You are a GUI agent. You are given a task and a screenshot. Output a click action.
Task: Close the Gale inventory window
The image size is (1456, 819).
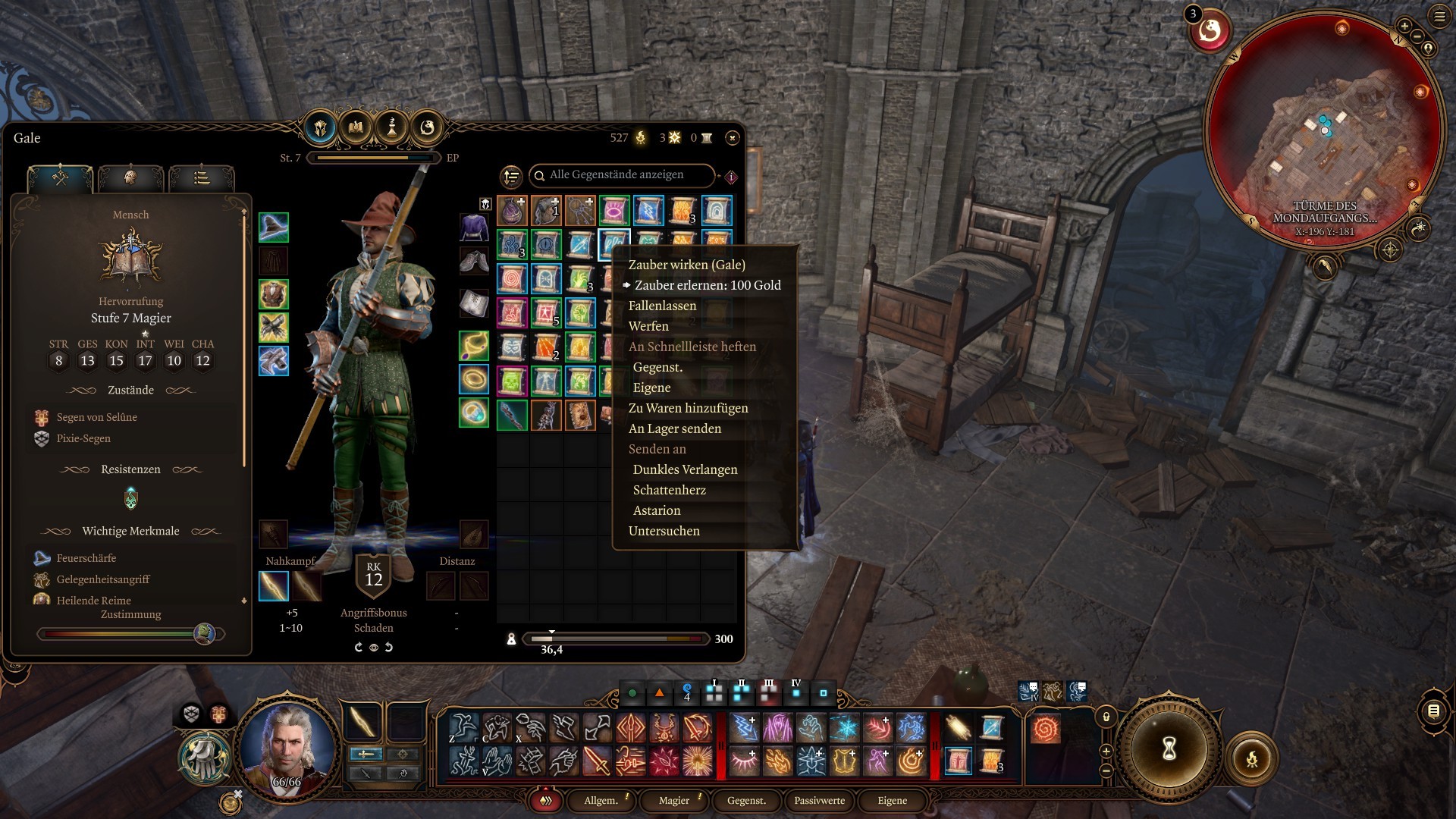732,138
